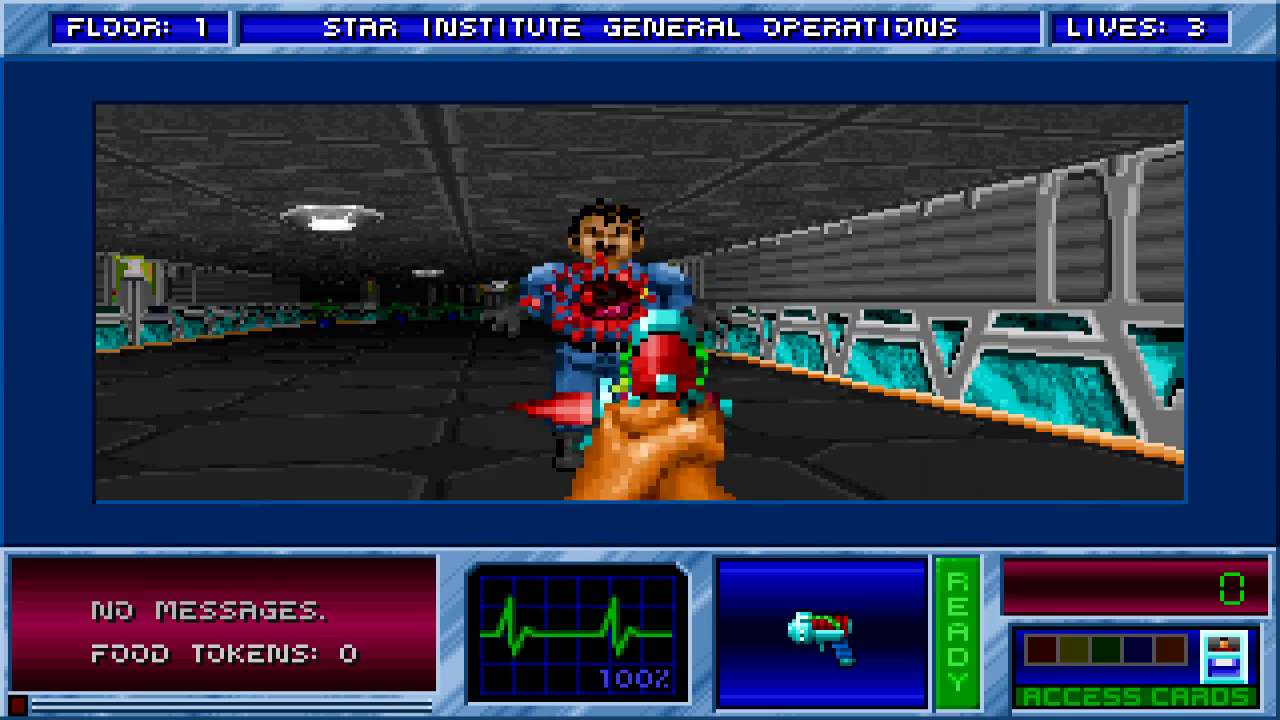Click the ID badge access card icon
Viewport: 1280px width, 720px height.
1222,657
